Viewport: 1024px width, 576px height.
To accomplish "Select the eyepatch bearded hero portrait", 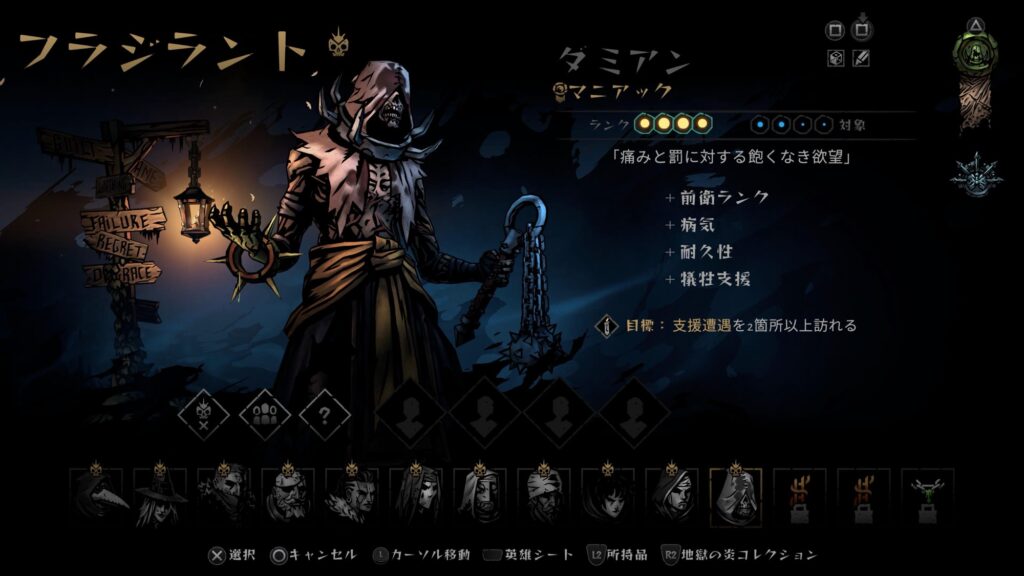I will [286, 495].
